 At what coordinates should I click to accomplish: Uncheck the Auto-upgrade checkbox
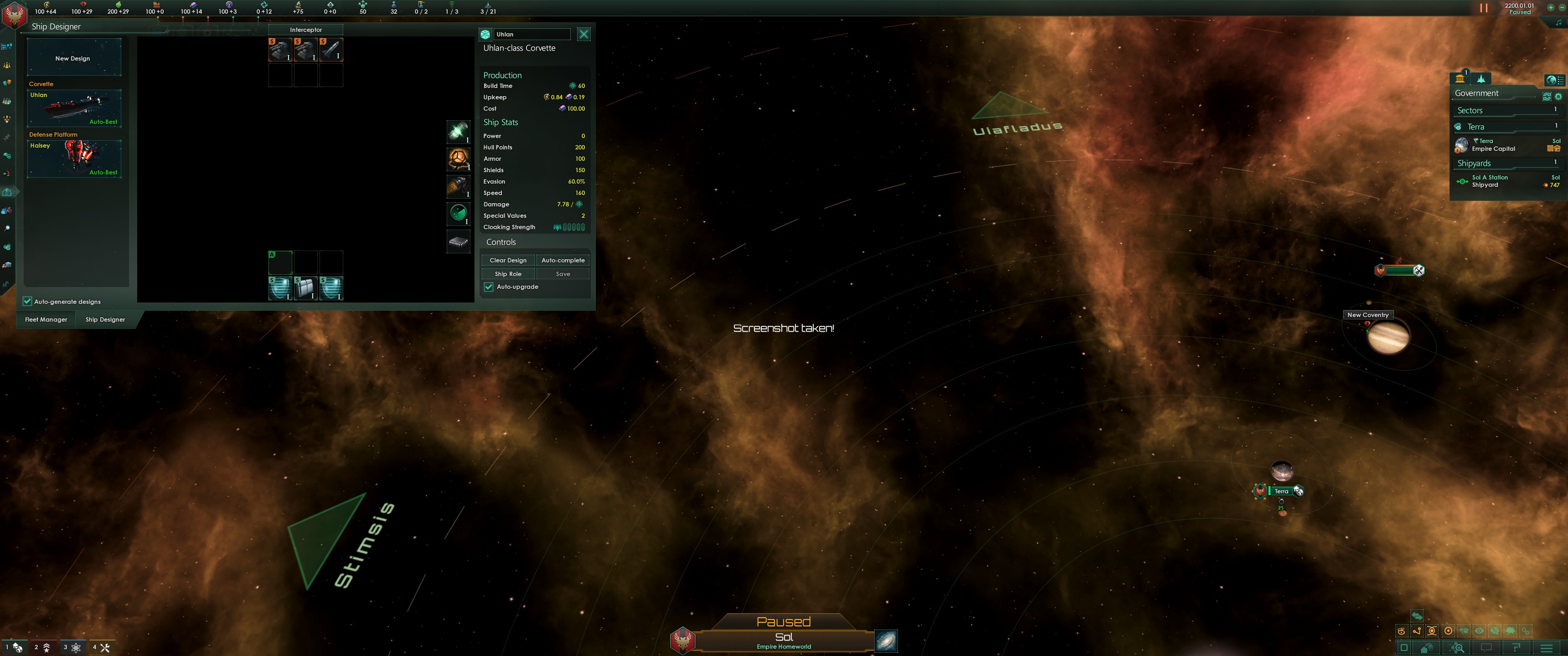click(489, 287)
